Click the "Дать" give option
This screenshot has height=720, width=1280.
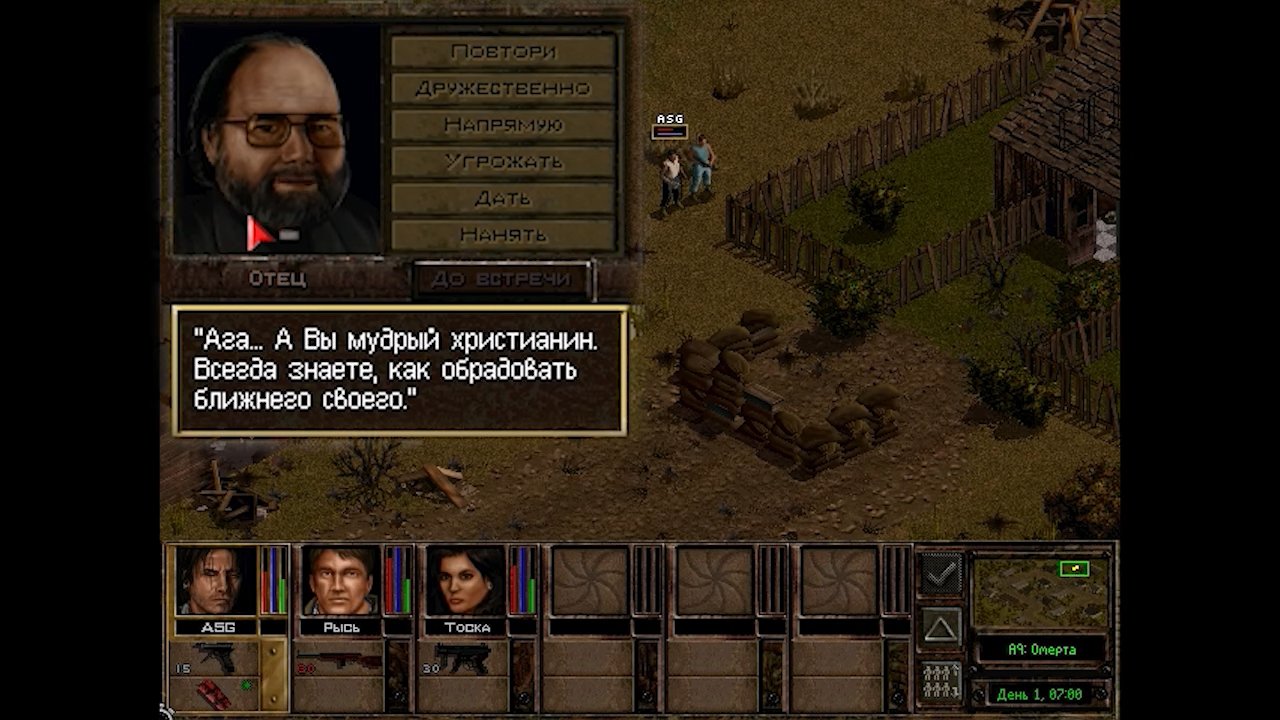coord(503,198)
